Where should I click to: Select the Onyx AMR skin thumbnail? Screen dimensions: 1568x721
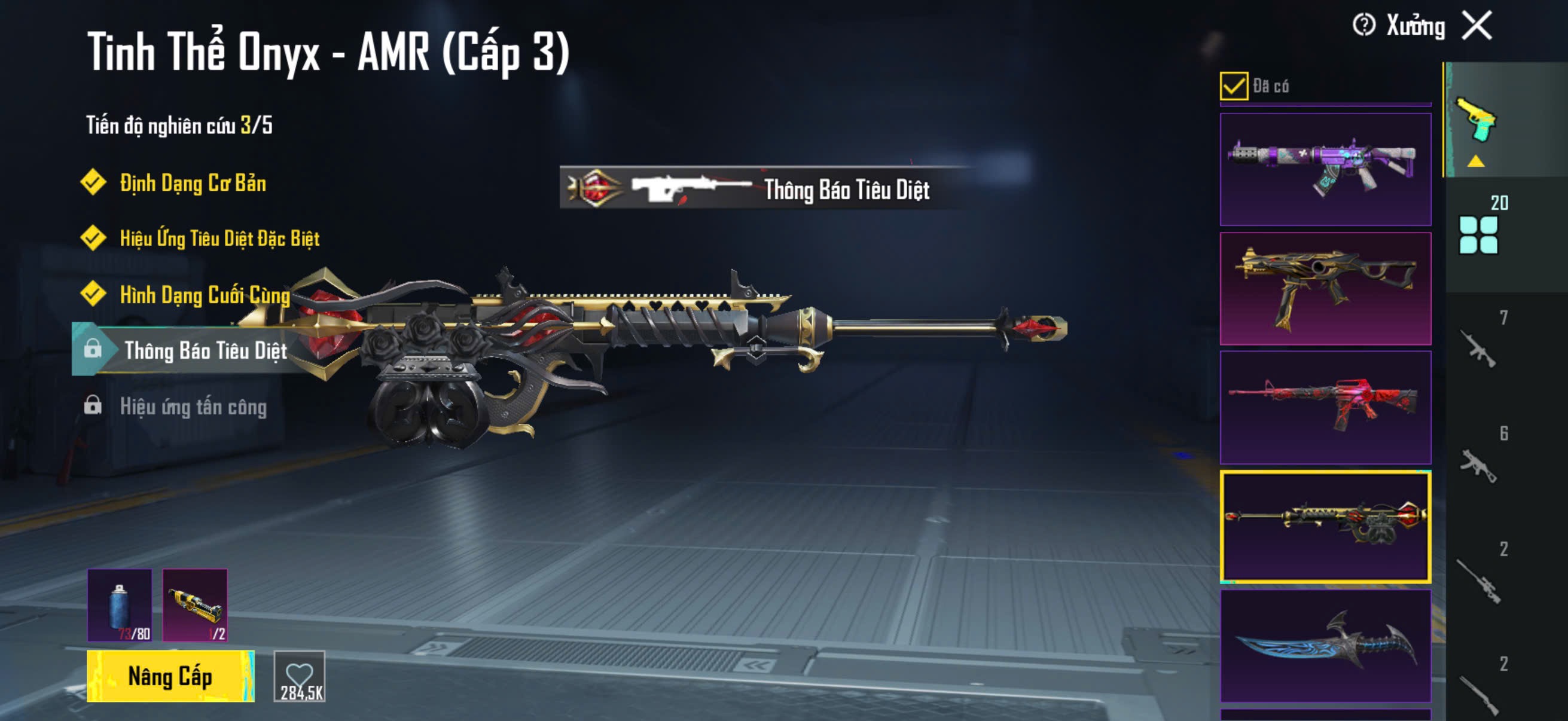point(1325,526)
